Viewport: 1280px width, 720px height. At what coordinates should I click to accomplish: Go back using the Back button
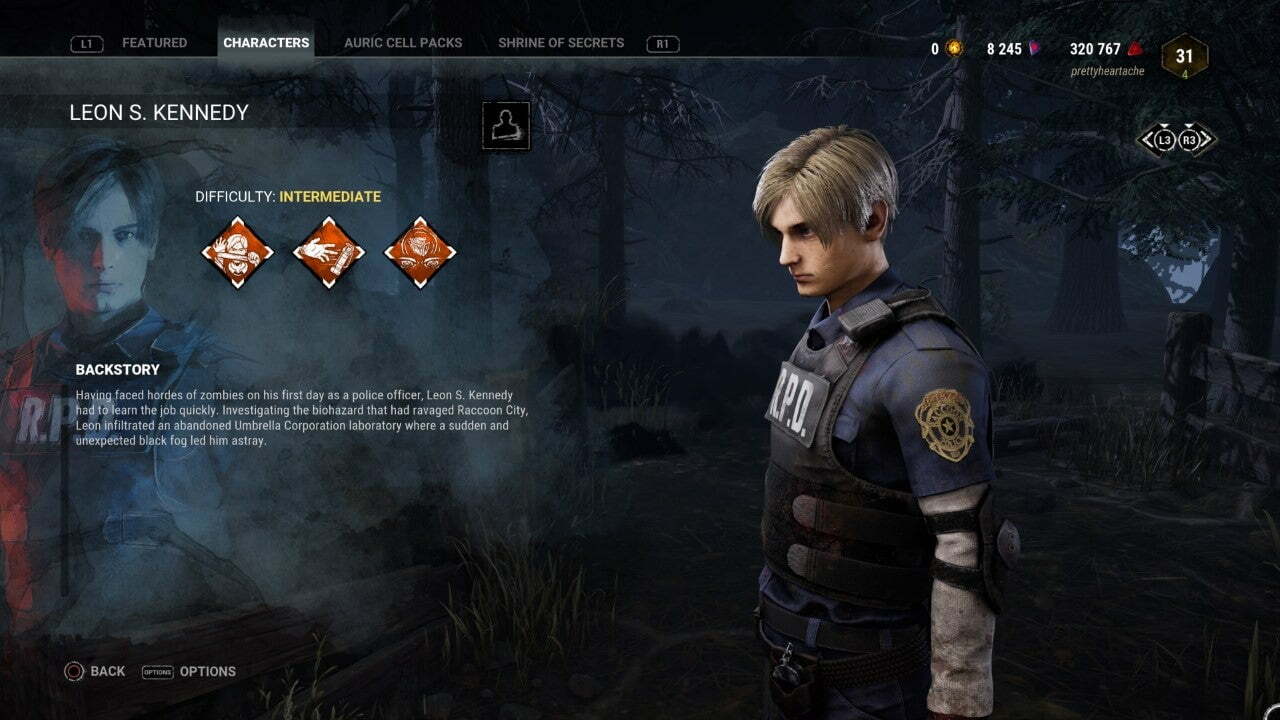96,671
